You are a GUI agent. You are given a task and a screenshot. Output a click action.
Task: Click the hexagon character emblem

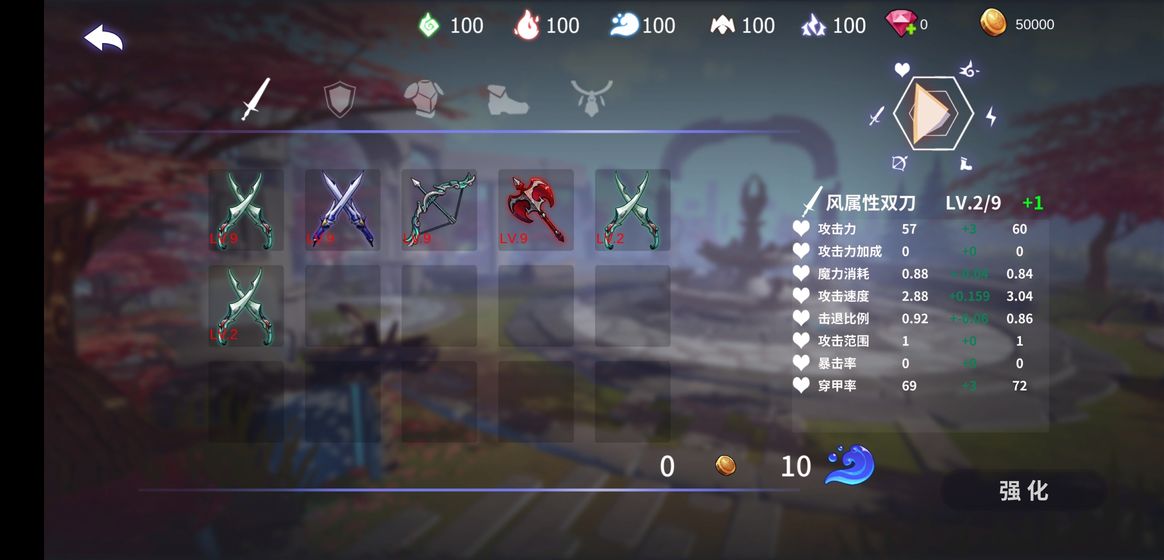coord(932,114)
